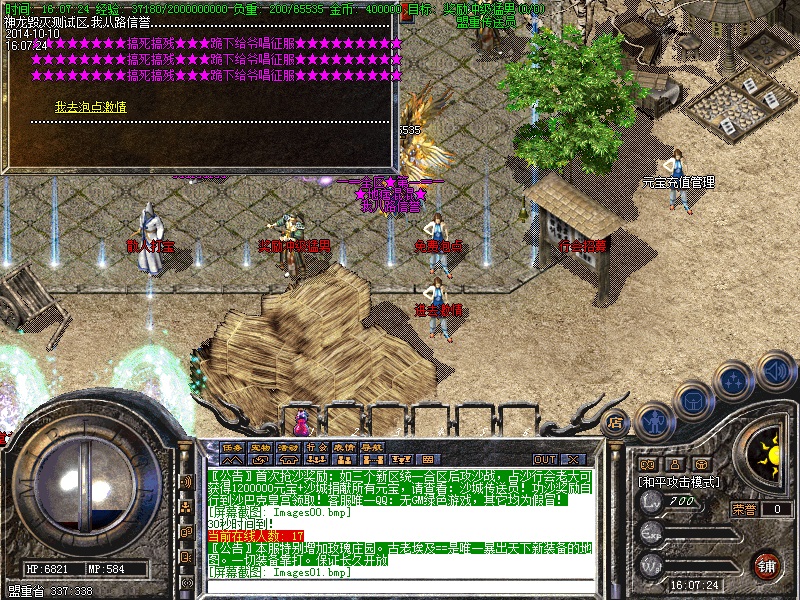This screenshot has height=600, width=800.
Task: Open the skills sparkle round button
Action: 735,381
